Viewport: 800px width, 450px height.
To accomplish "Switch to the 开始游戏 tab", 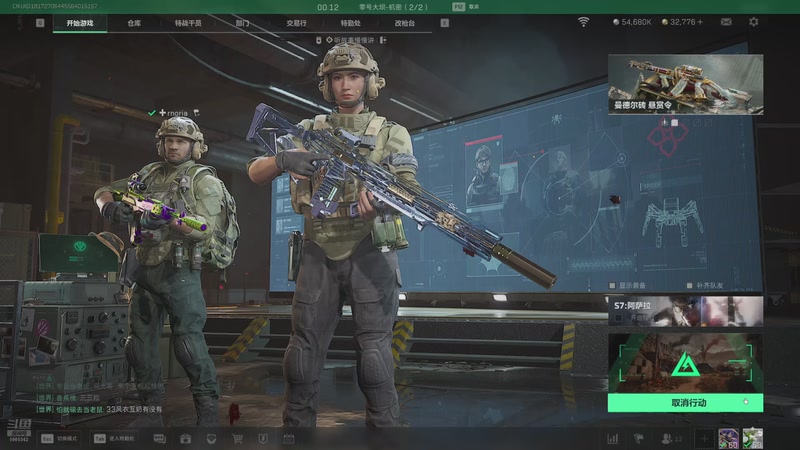I will [79, 22].
